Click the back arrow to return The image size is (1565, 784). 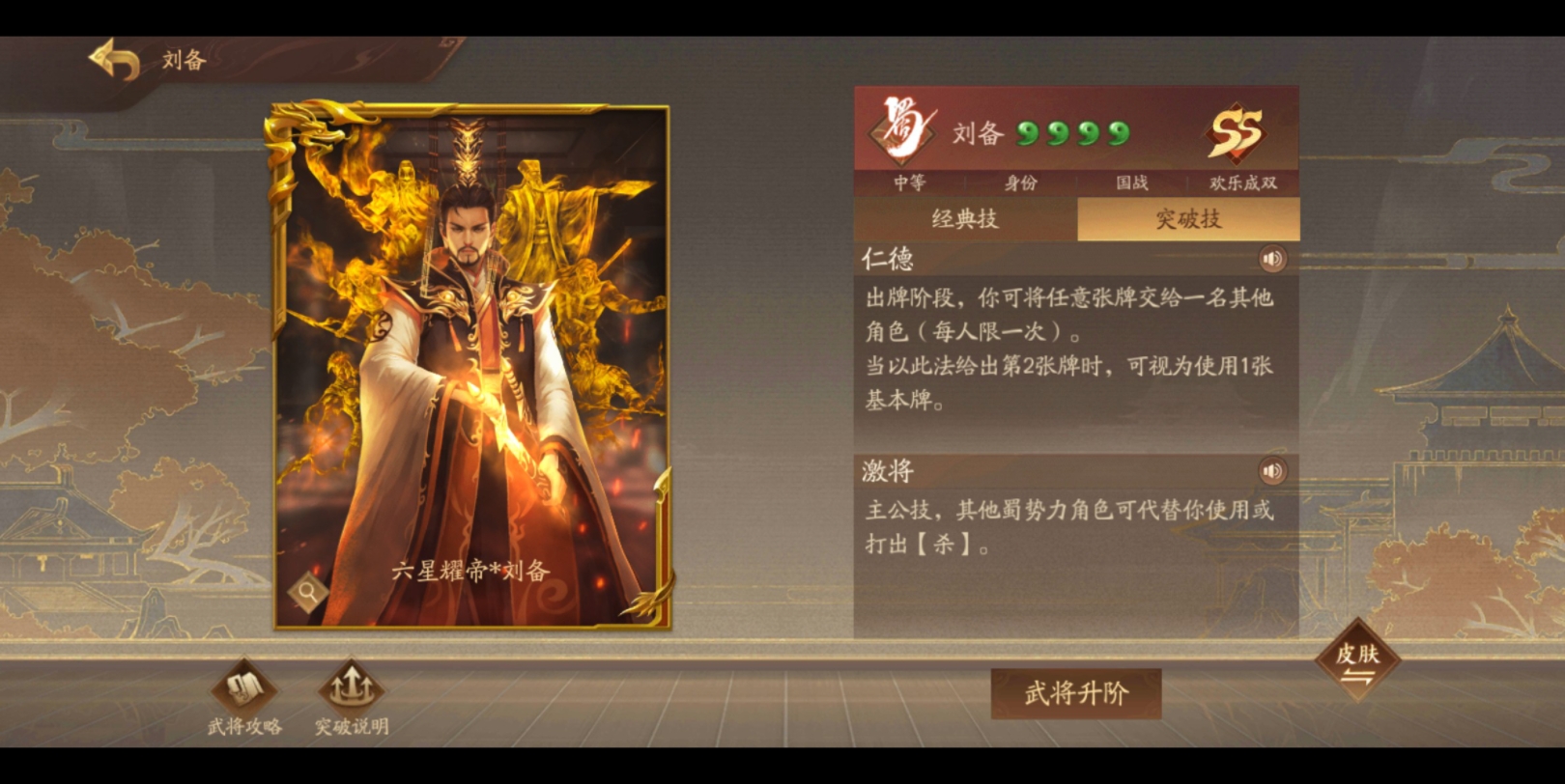(x=115, y=59)
